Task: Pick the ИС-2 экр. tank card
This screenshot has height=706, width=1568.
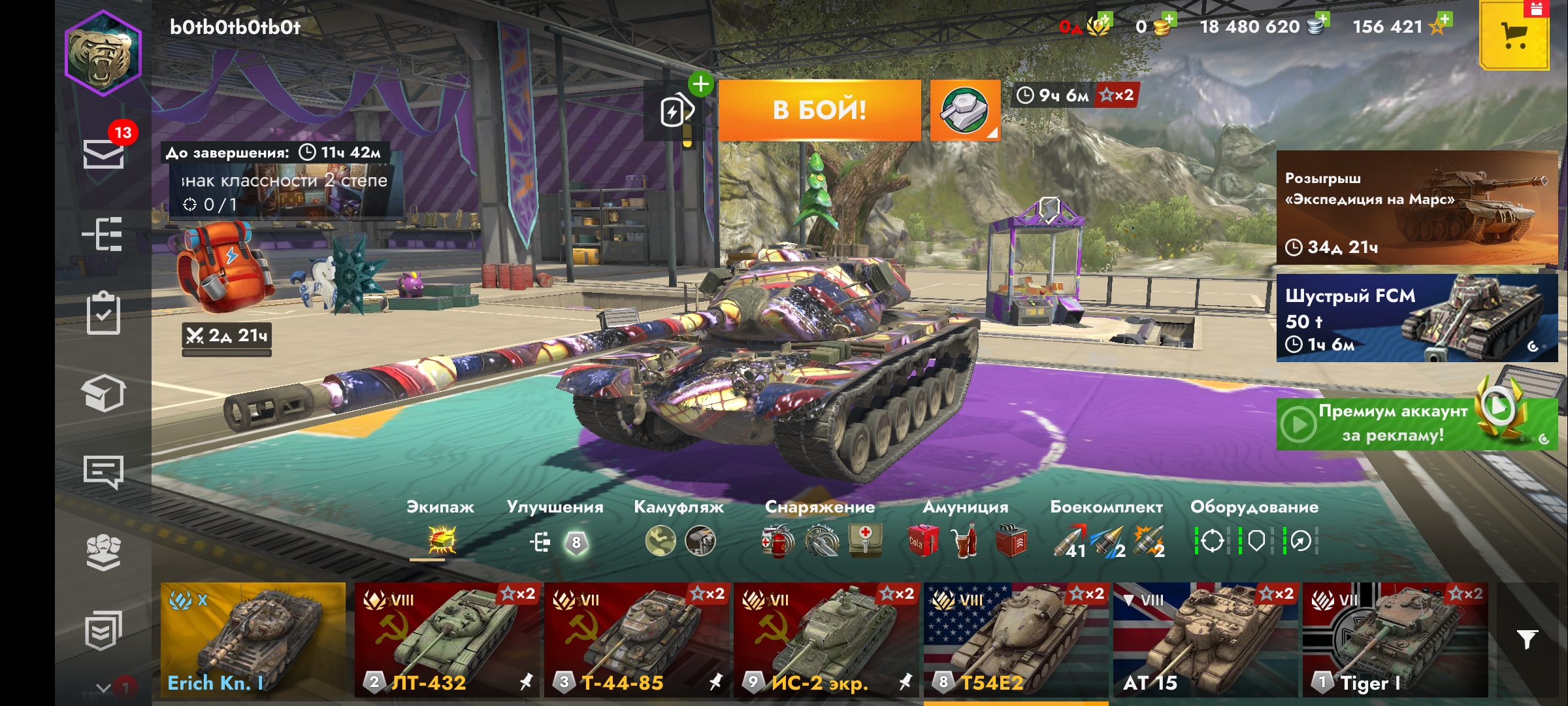Action: 826,639
